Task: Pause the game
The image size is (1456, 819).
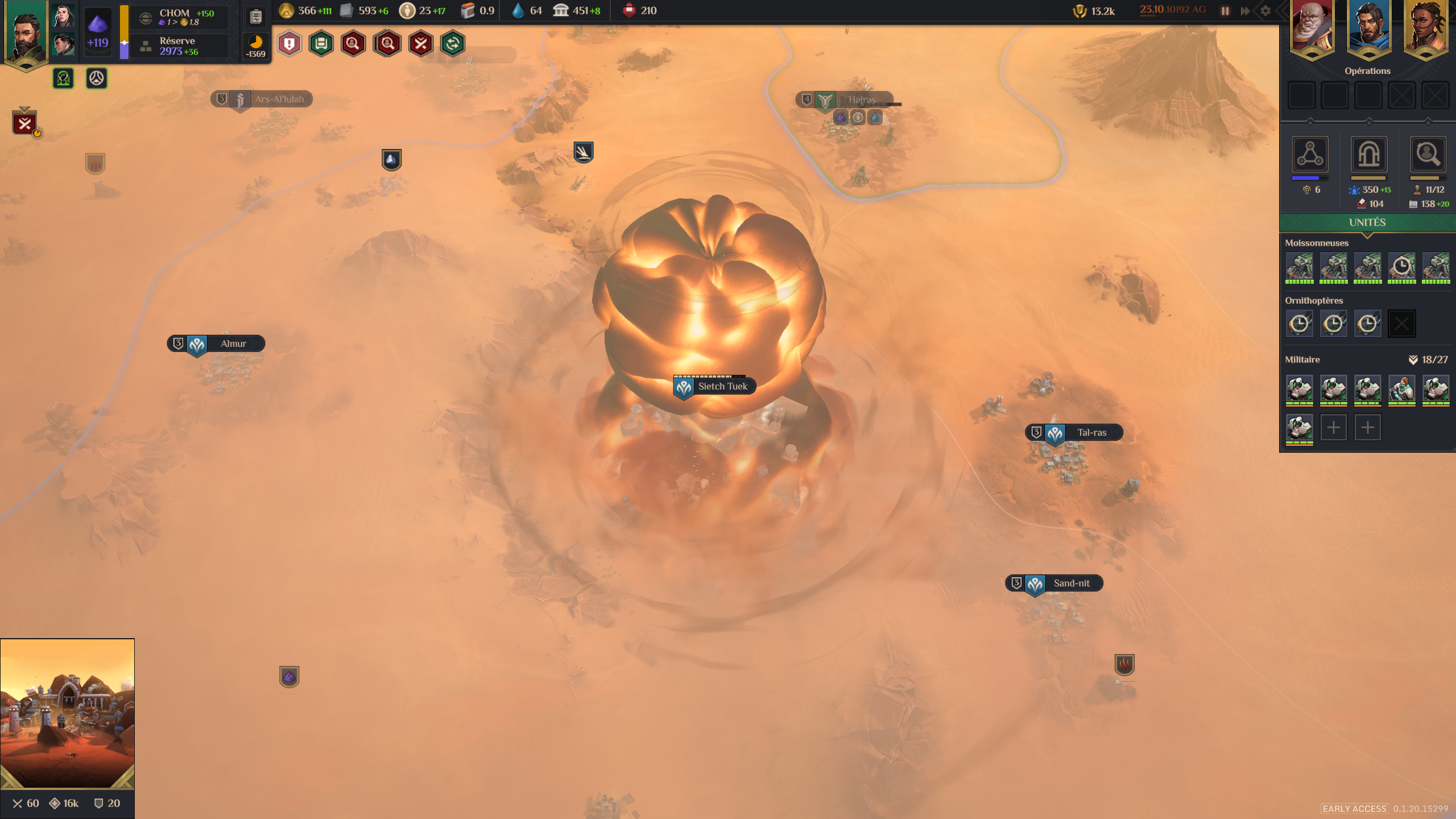Action: point(1225,11)
